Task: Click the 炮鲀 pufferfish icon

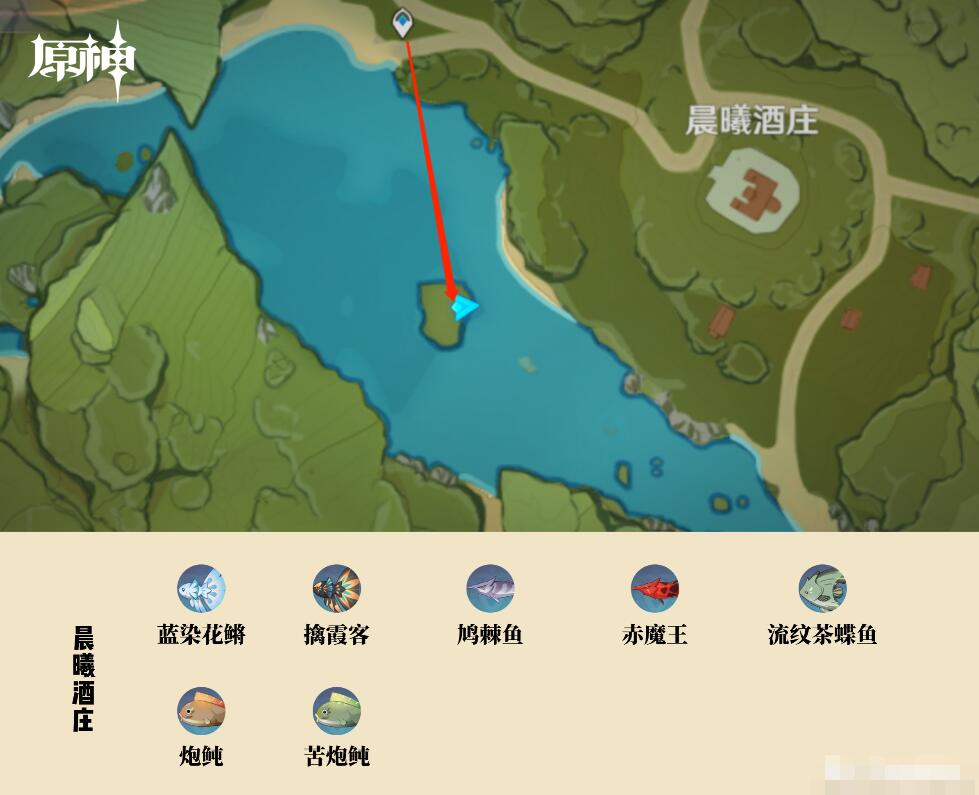Action: (x=201, y=711)
